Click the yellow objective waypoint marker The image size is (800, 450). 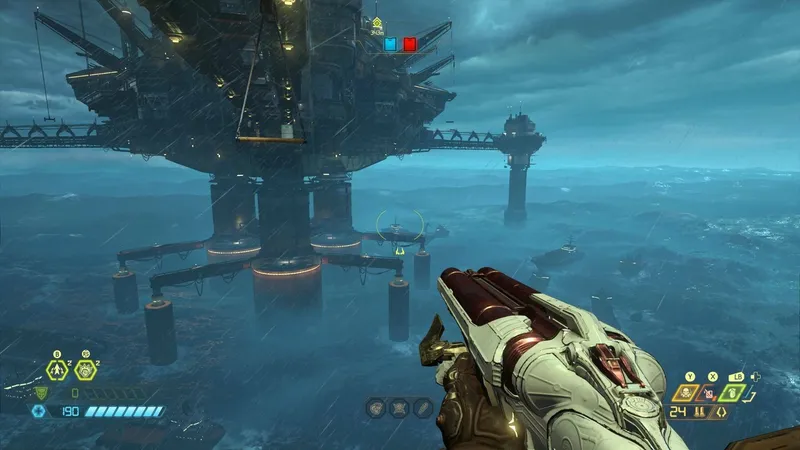[x=377, y=23]
